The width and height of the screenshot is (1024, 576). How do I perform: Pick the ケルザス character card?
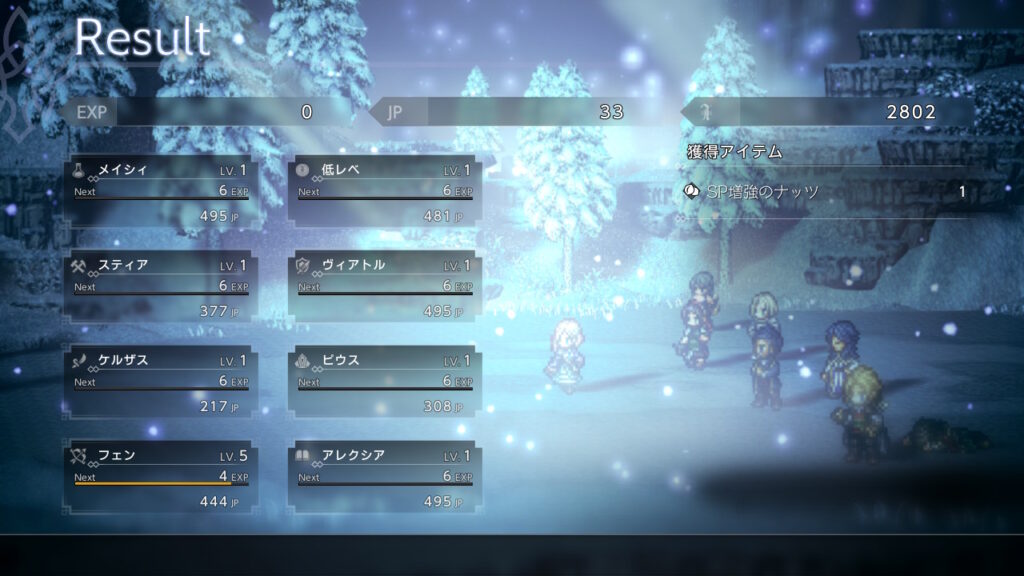(x=161, y=382)
